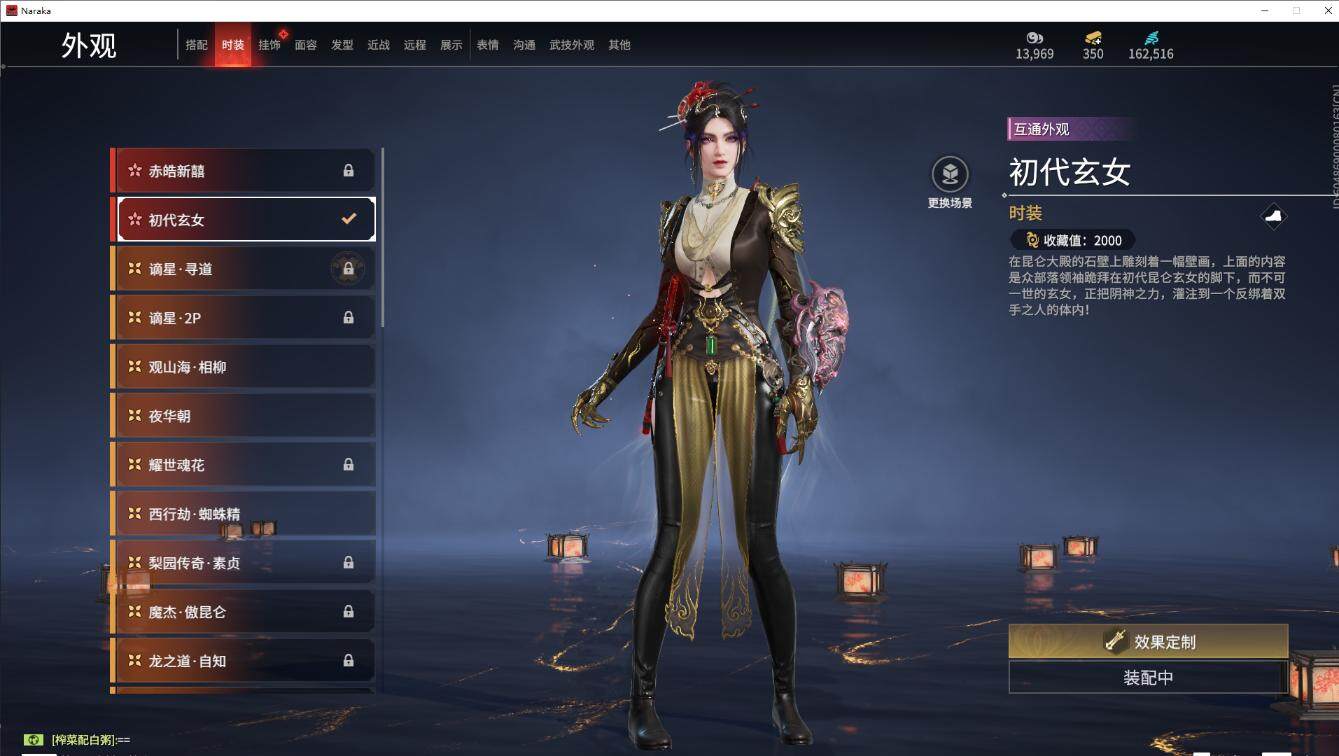
Task: Open the 表情 tab
Action: tap(487, 45)
